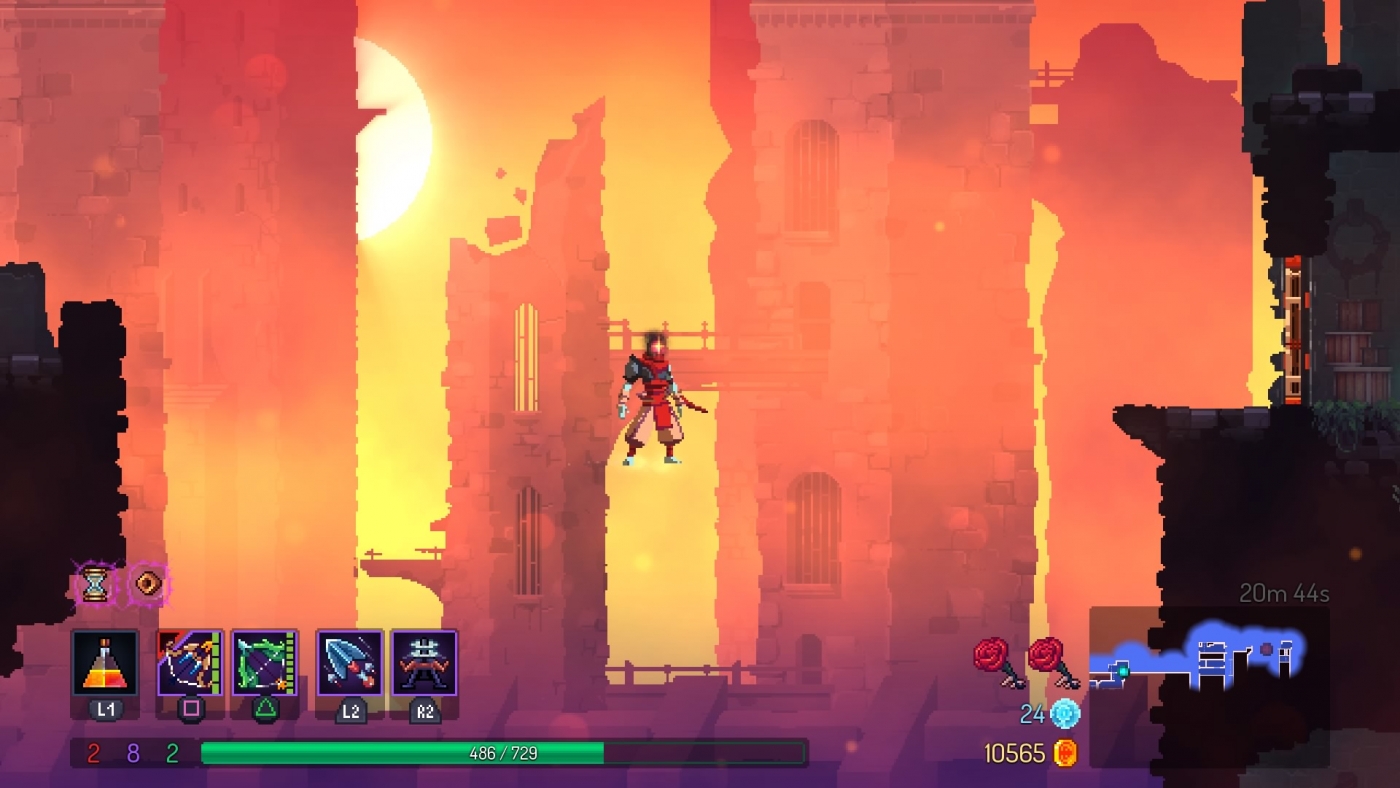This screenshot has height=788, width=1400.
Task: Click the deployable trap skill icon above R2
Action: coord(425,660)
